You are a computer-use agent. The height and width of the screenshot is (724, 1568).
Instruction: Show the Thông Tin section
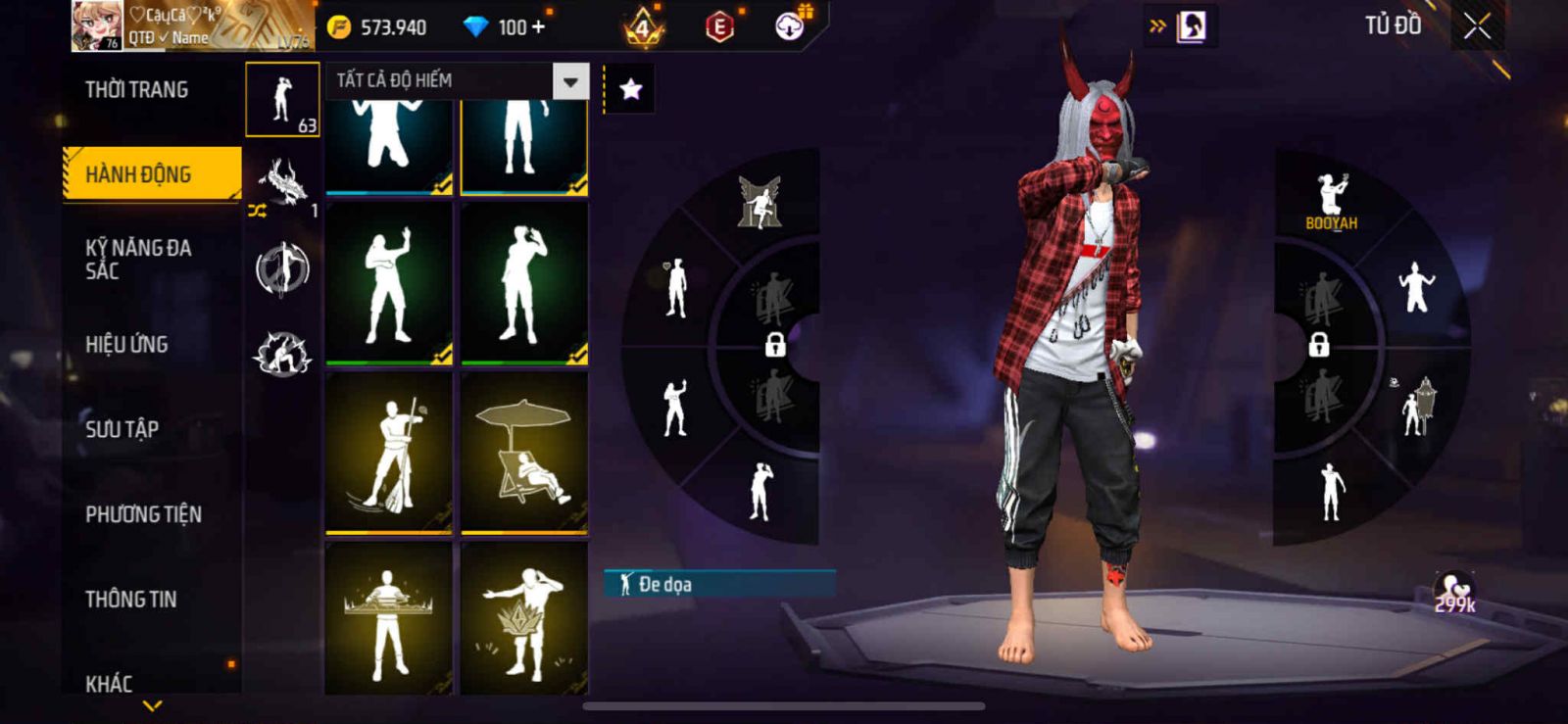click(x=130, y=599)
